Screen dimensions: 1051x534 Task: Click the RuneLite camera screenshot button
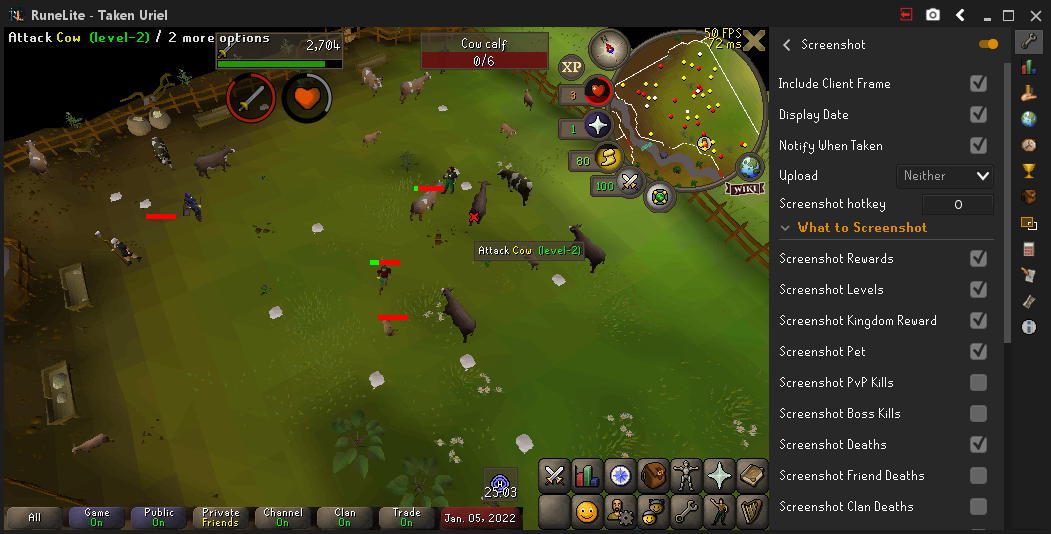933,15
